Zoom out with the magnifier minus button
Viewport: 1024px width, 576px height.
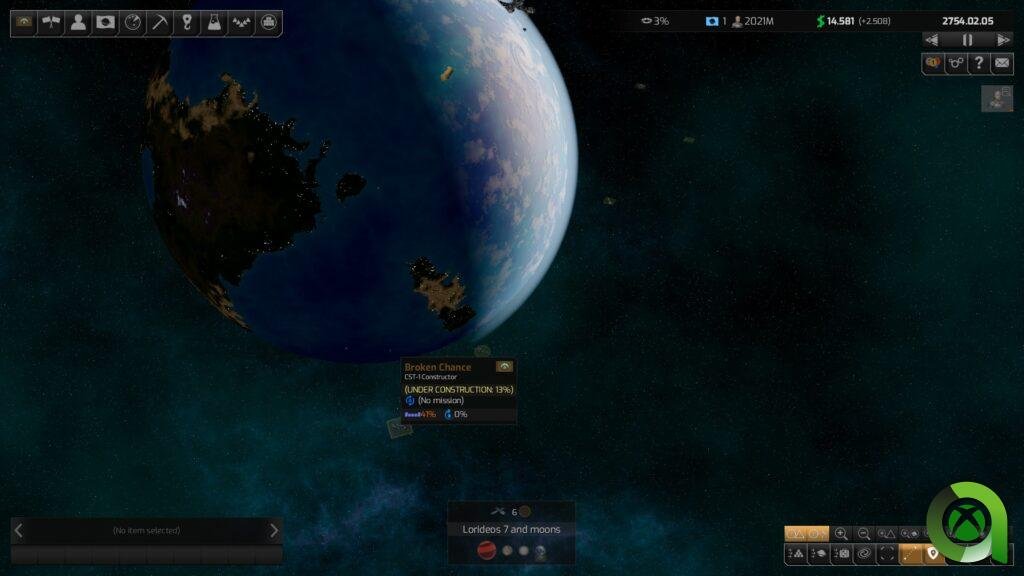(864, 534)
